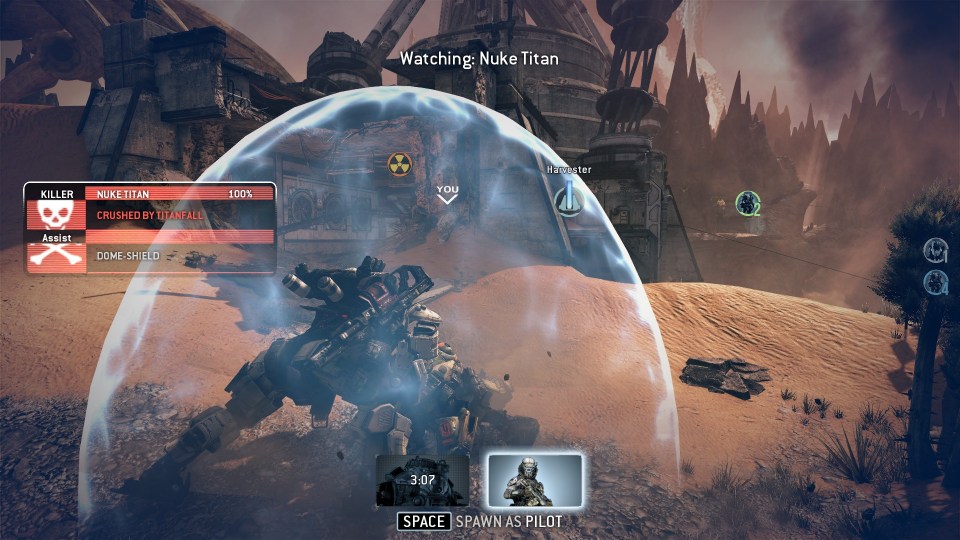Click the Harvester objective marker icon

[x=569, y=198]
